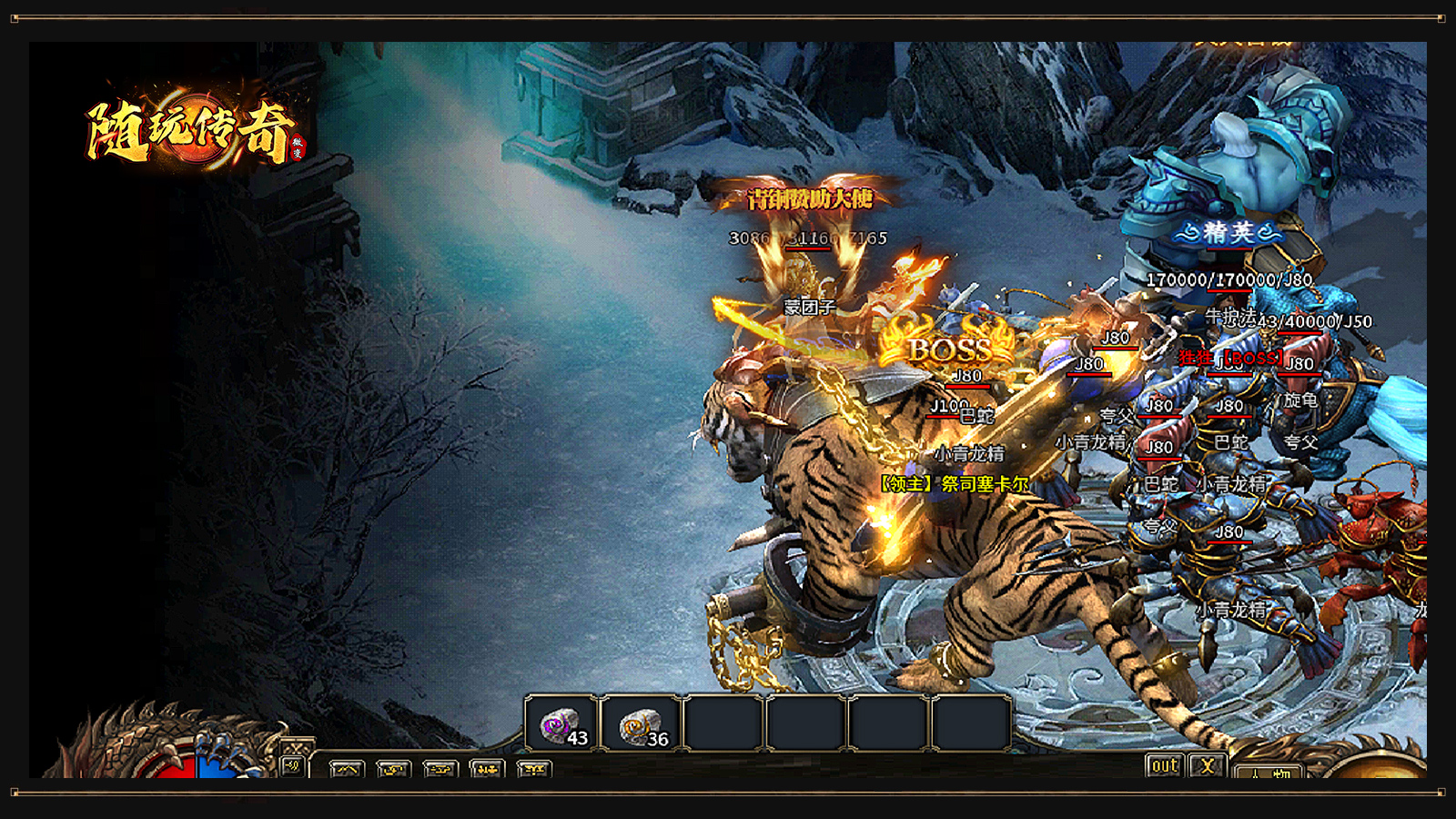Click the "out" button on the bottom bar

(x=1165, y=766)
